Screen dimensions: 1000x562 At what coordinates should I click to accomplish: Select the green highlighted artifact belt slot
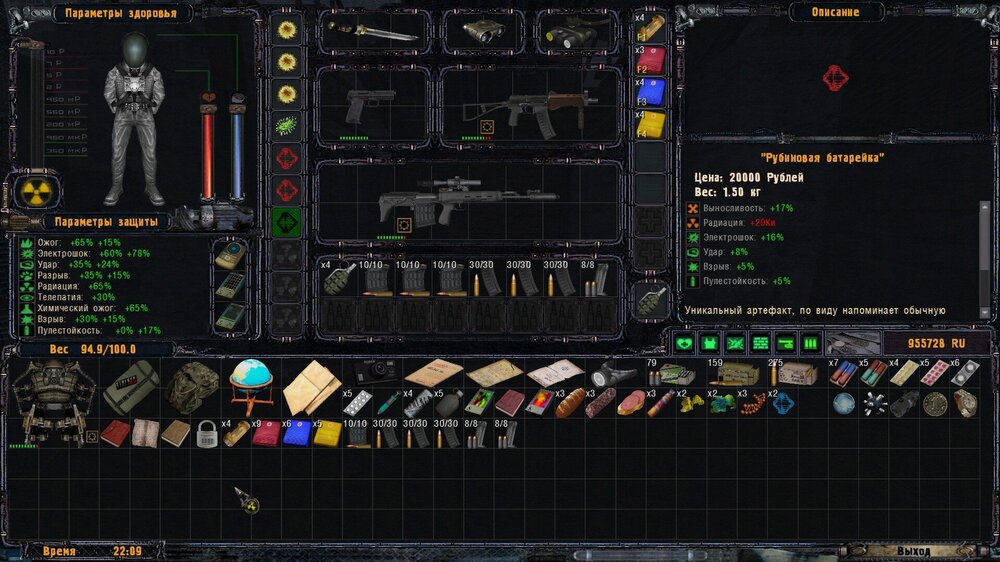point(287,222)
